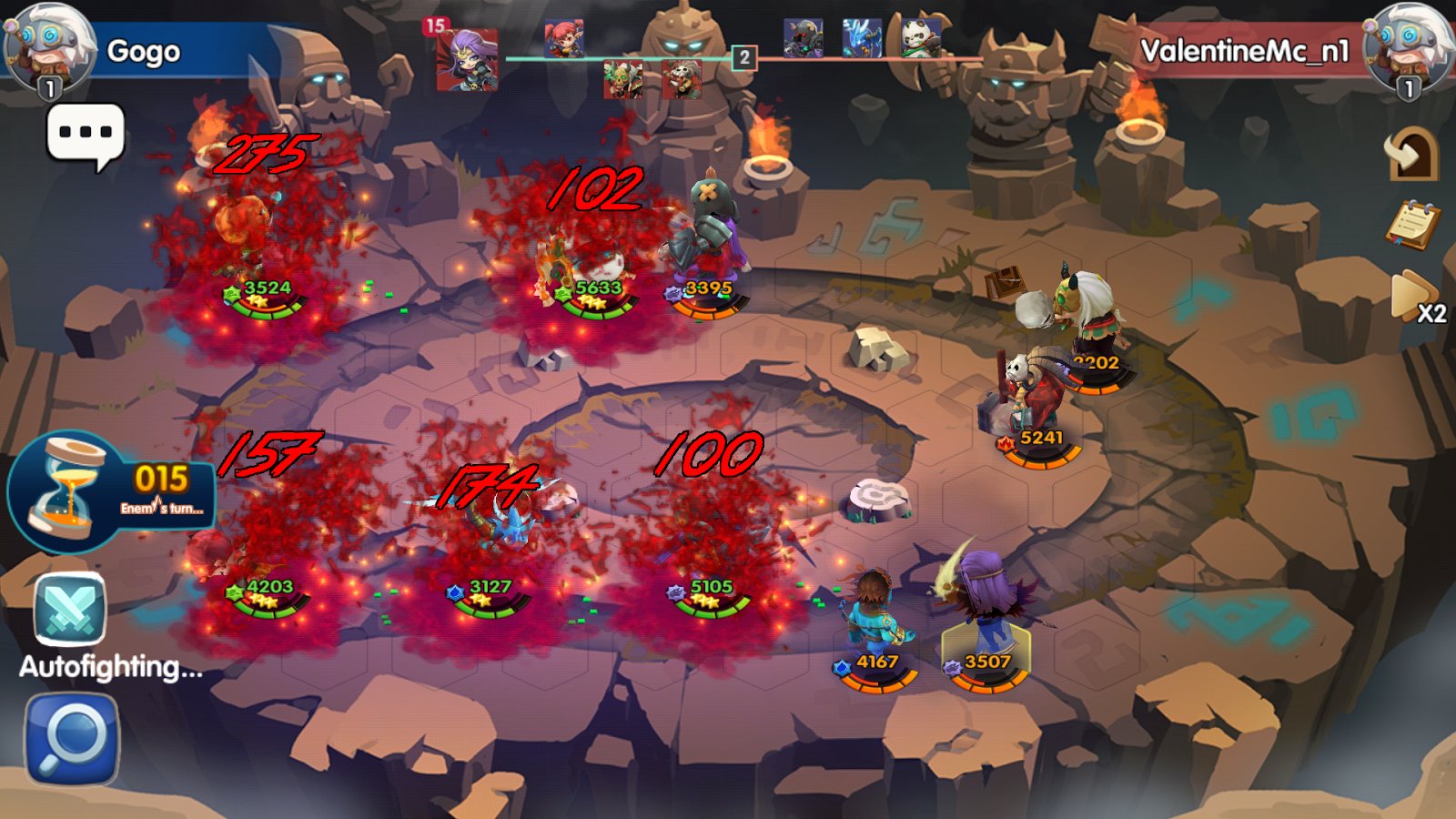
Task: Toggle the Autofighting crossed swords button
Action: (x=70, y=611)
